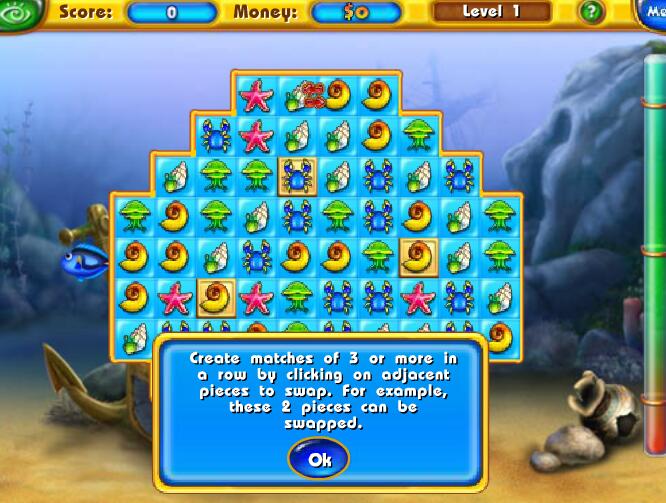Open the blue Menu button
666x503 pixels.
tap(652, 12)
